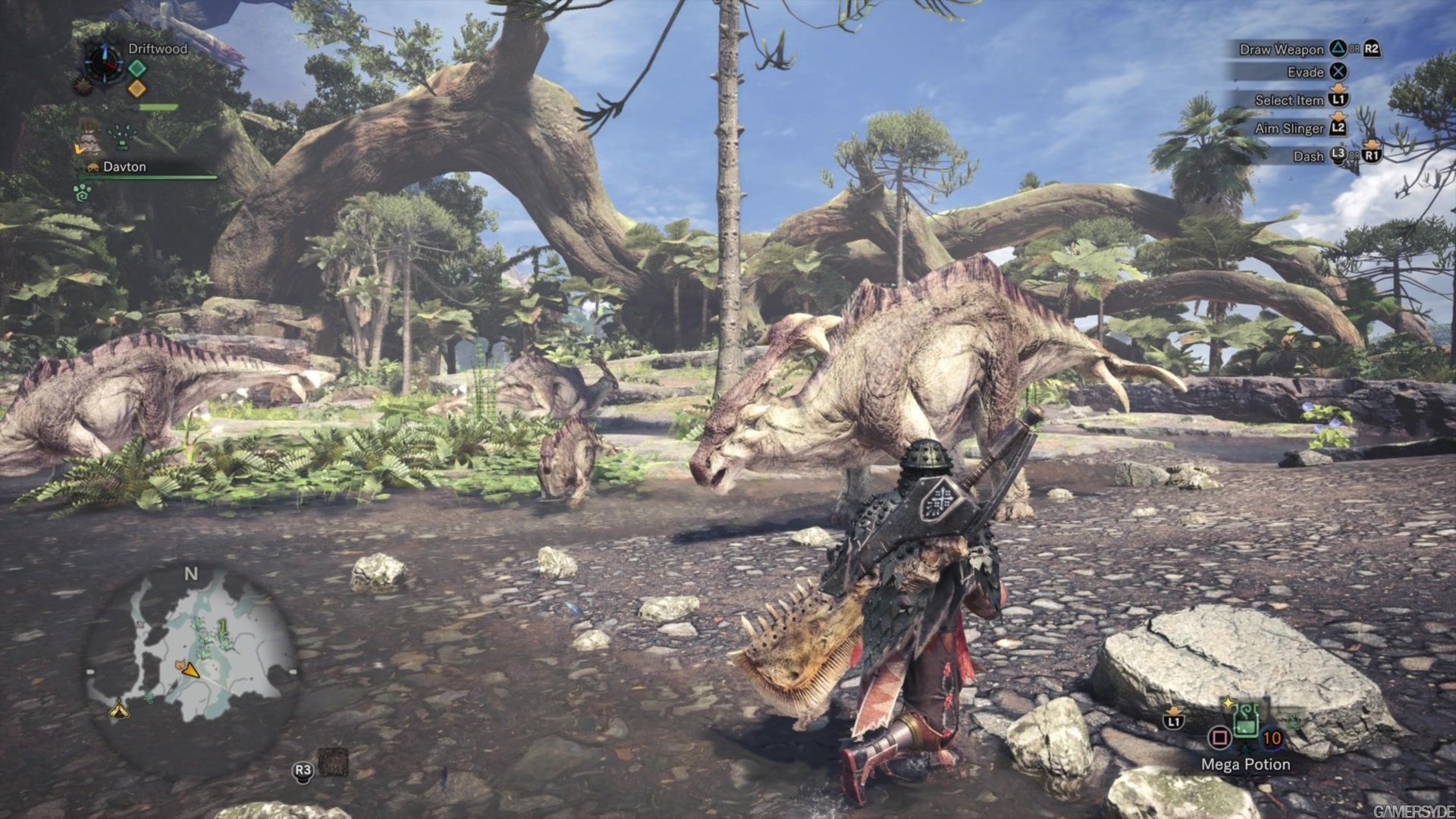Click the sparkle indicator above Mega Potion
Screen dimensions: 1456x819
(x=1228, y=704)
